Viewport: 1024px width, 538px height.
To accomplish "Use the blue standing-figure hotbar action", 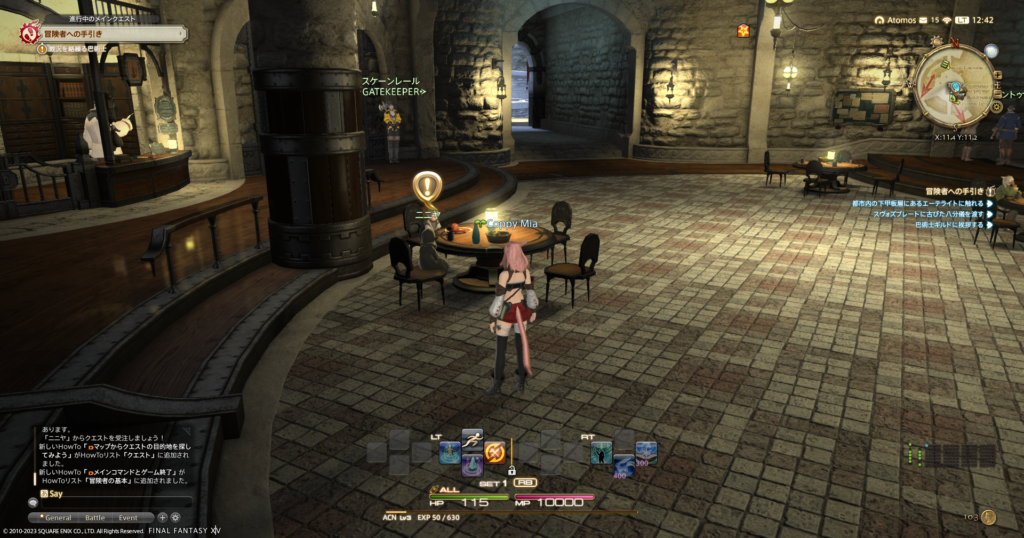I will click(x=449, y=453).
